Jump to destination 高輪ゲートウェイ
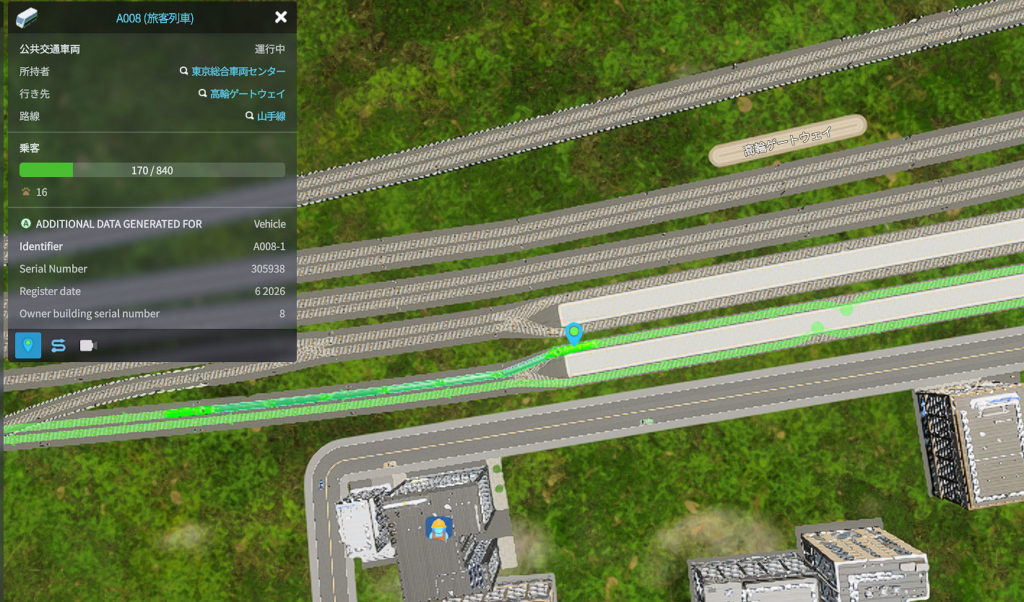Screen dimensions: 1024x602 246,94
